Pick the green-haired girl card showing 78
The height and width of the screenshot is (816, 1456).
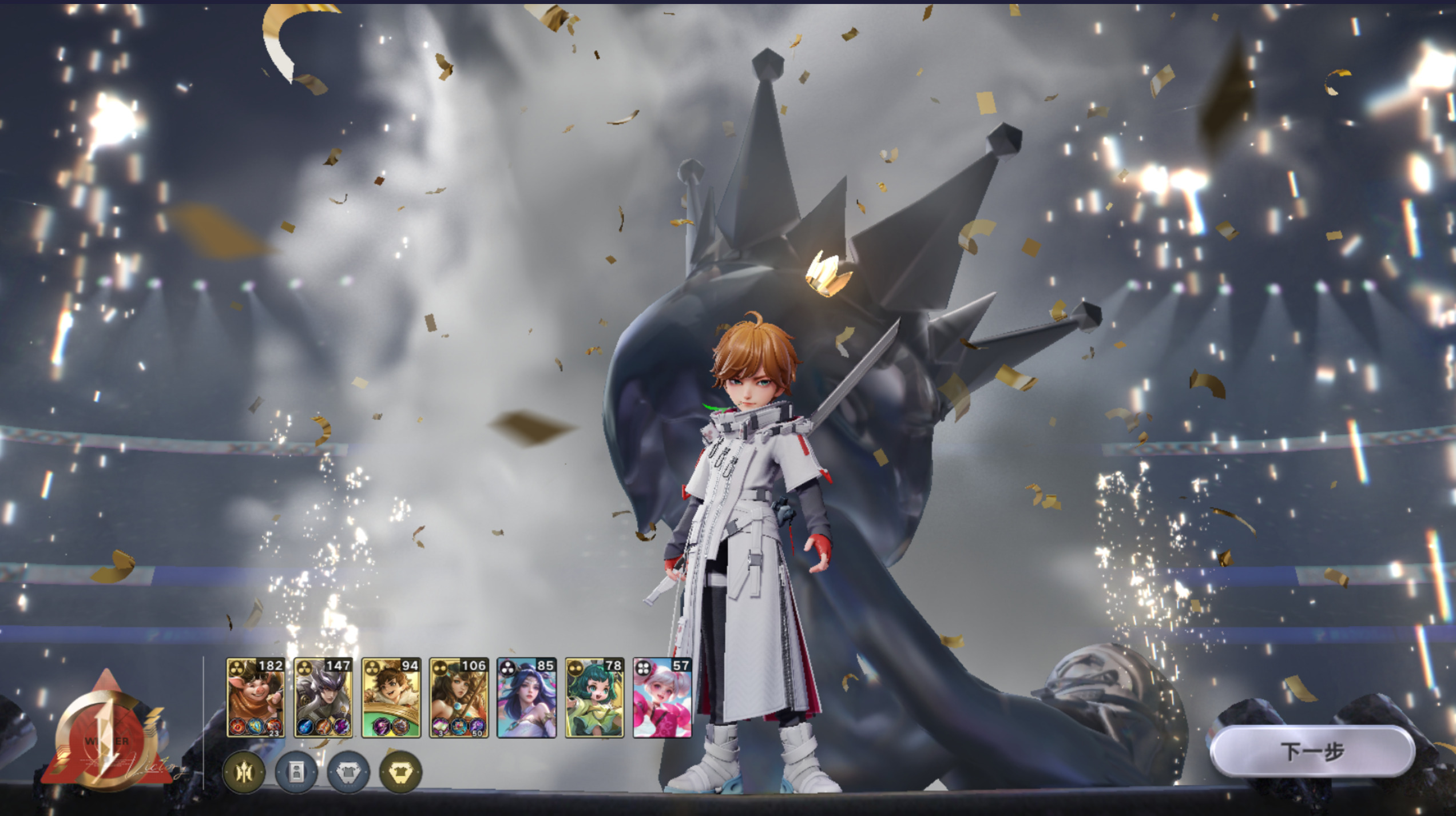[594, 698]
